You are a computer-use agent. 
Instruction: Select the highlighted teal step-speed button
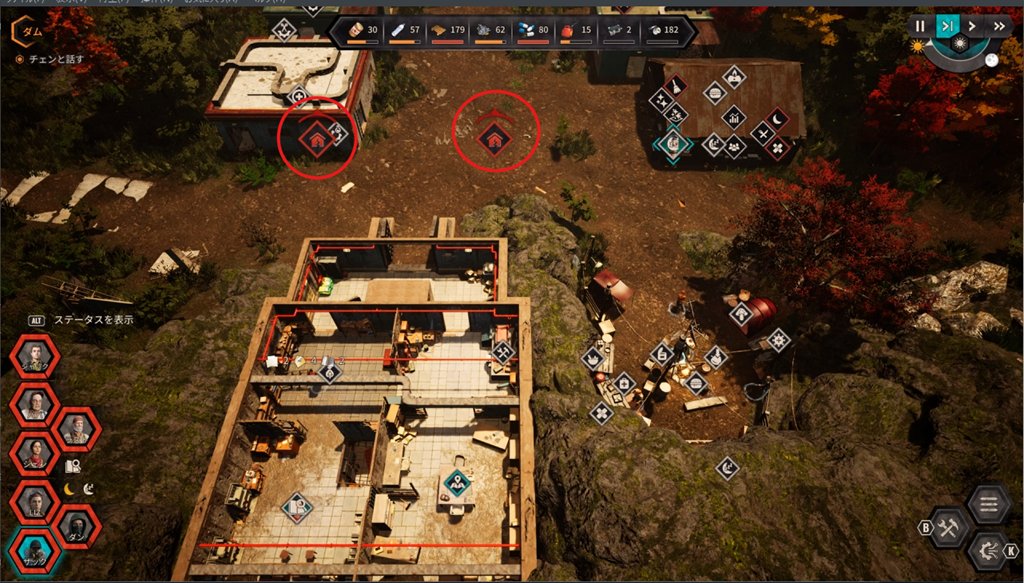[946, 26]
